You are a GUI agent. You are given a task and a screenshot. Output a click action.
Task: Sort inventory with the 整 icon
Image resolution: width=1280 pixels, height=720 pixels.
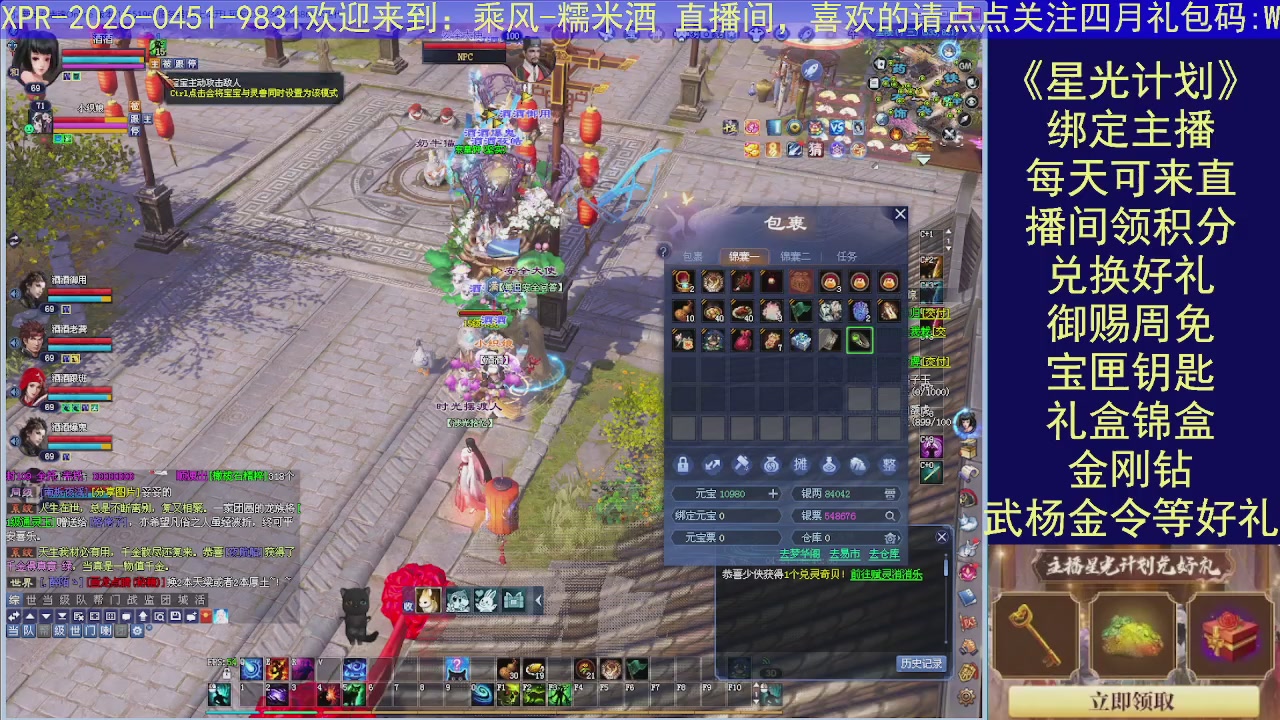pyautogui.click(x=888, y=465)
